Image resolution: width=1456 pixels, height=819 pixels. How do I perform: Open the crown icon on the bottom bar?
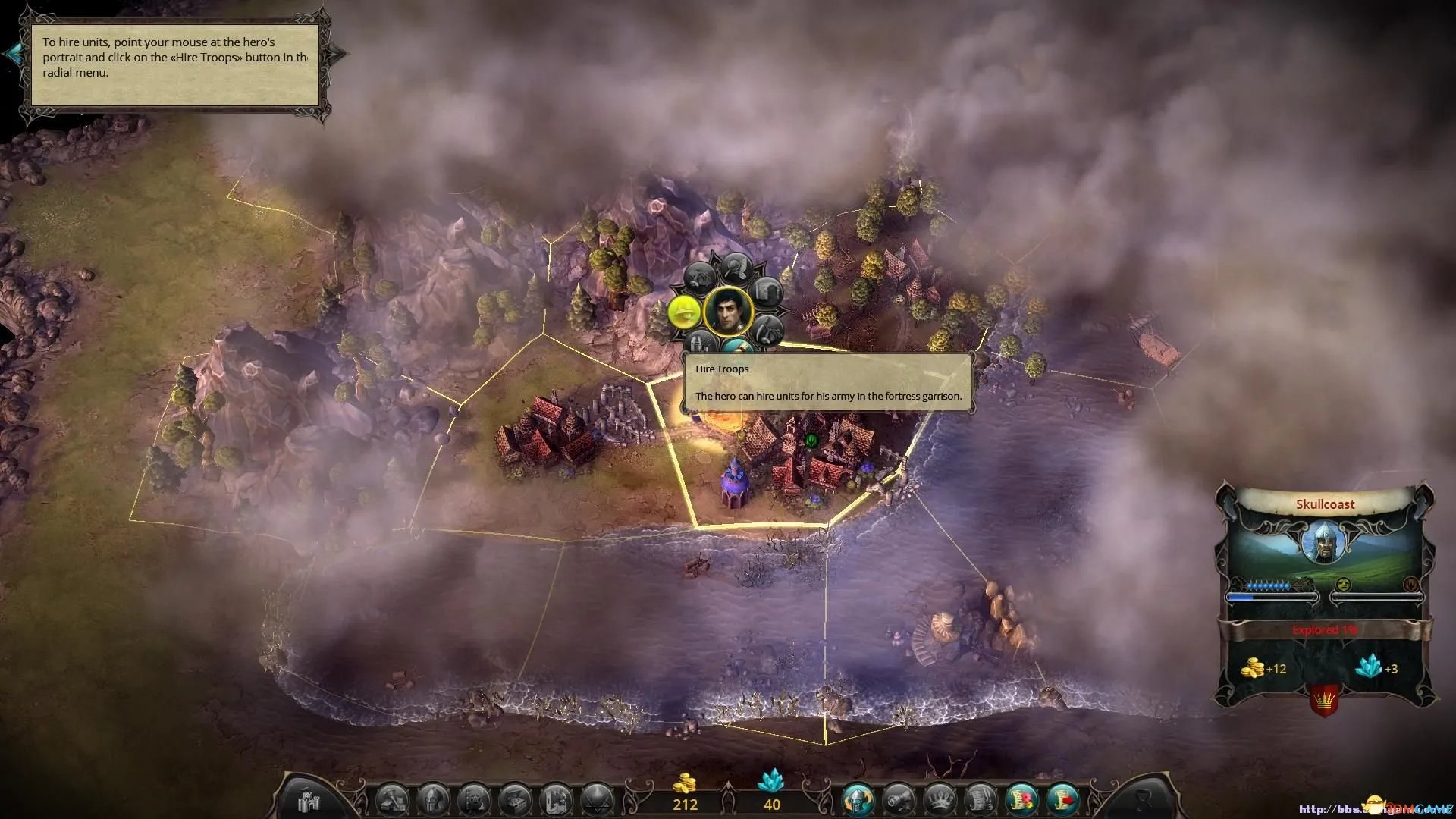pyautogui.click(x=940, y=799)
